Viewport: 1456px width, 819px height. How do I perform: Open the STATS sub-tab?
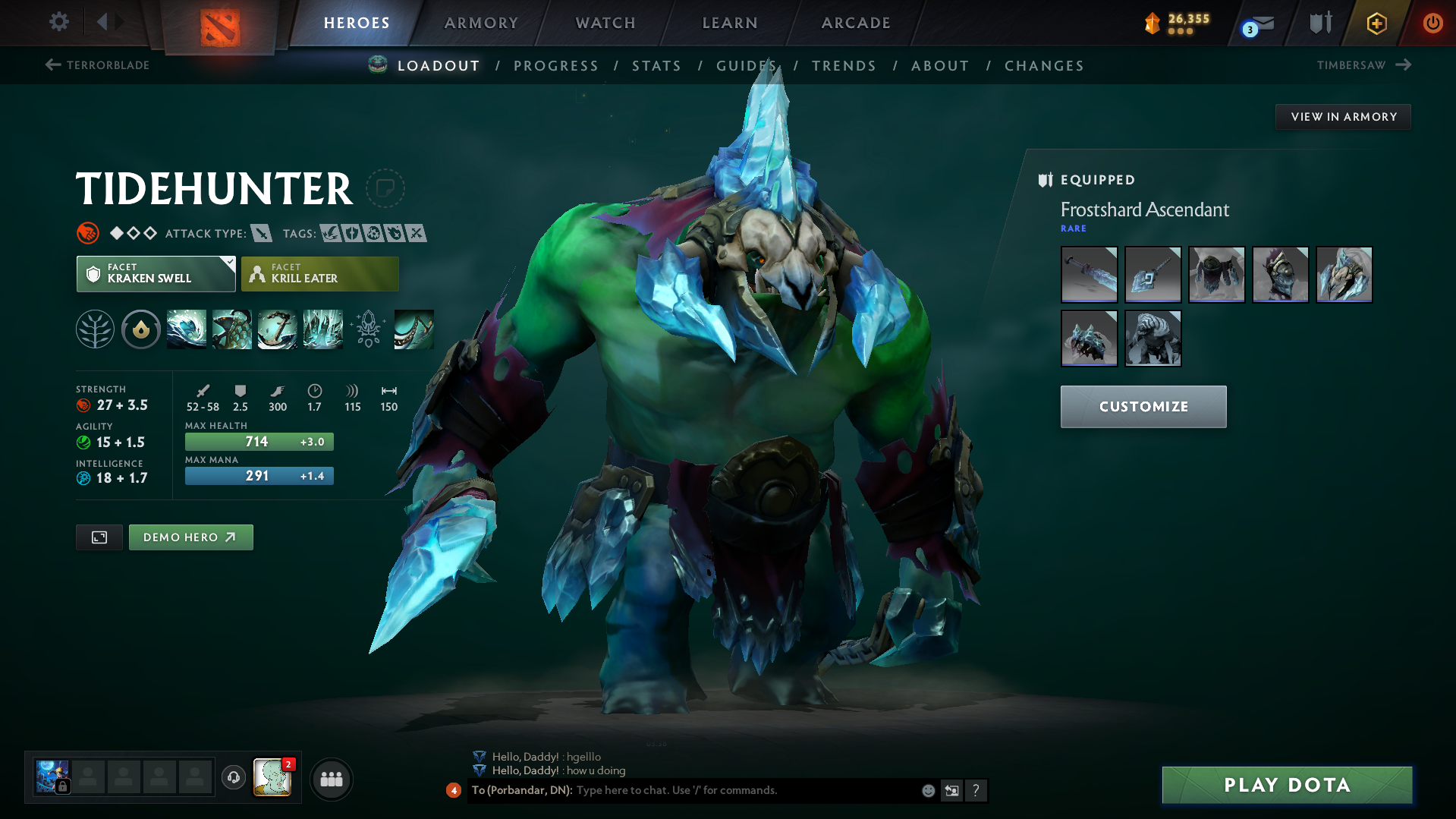[x=656, y=66]
